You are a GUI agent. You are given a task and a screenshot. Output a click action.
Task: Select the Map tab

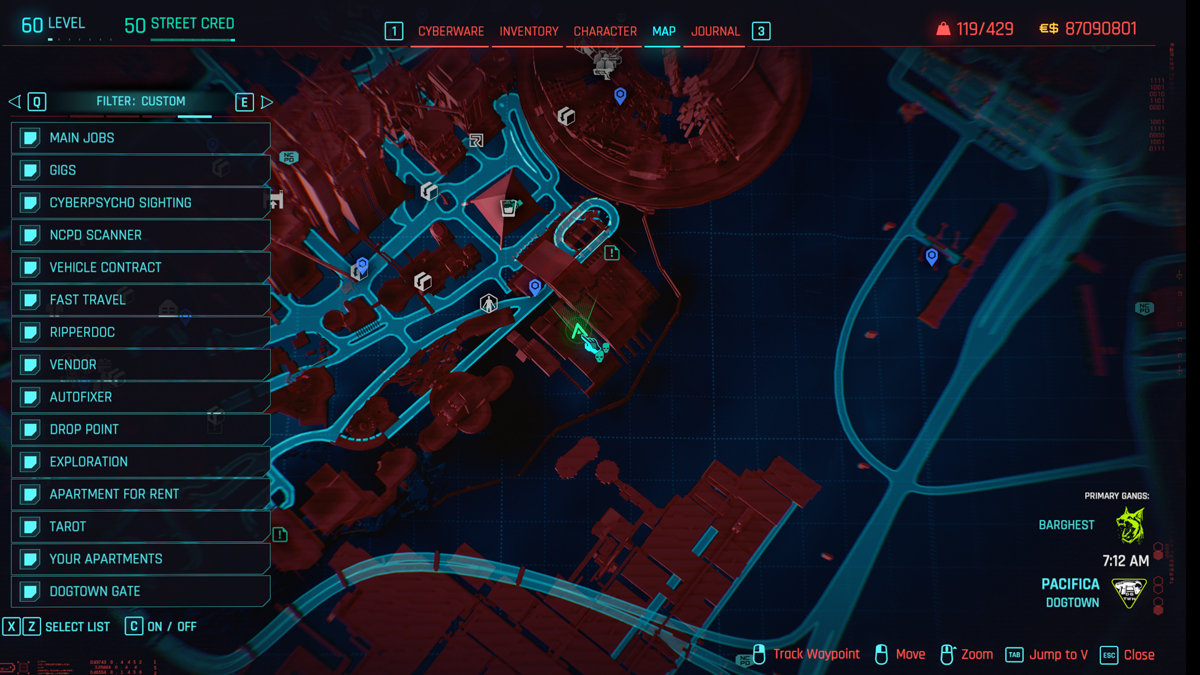click(664, 31)
